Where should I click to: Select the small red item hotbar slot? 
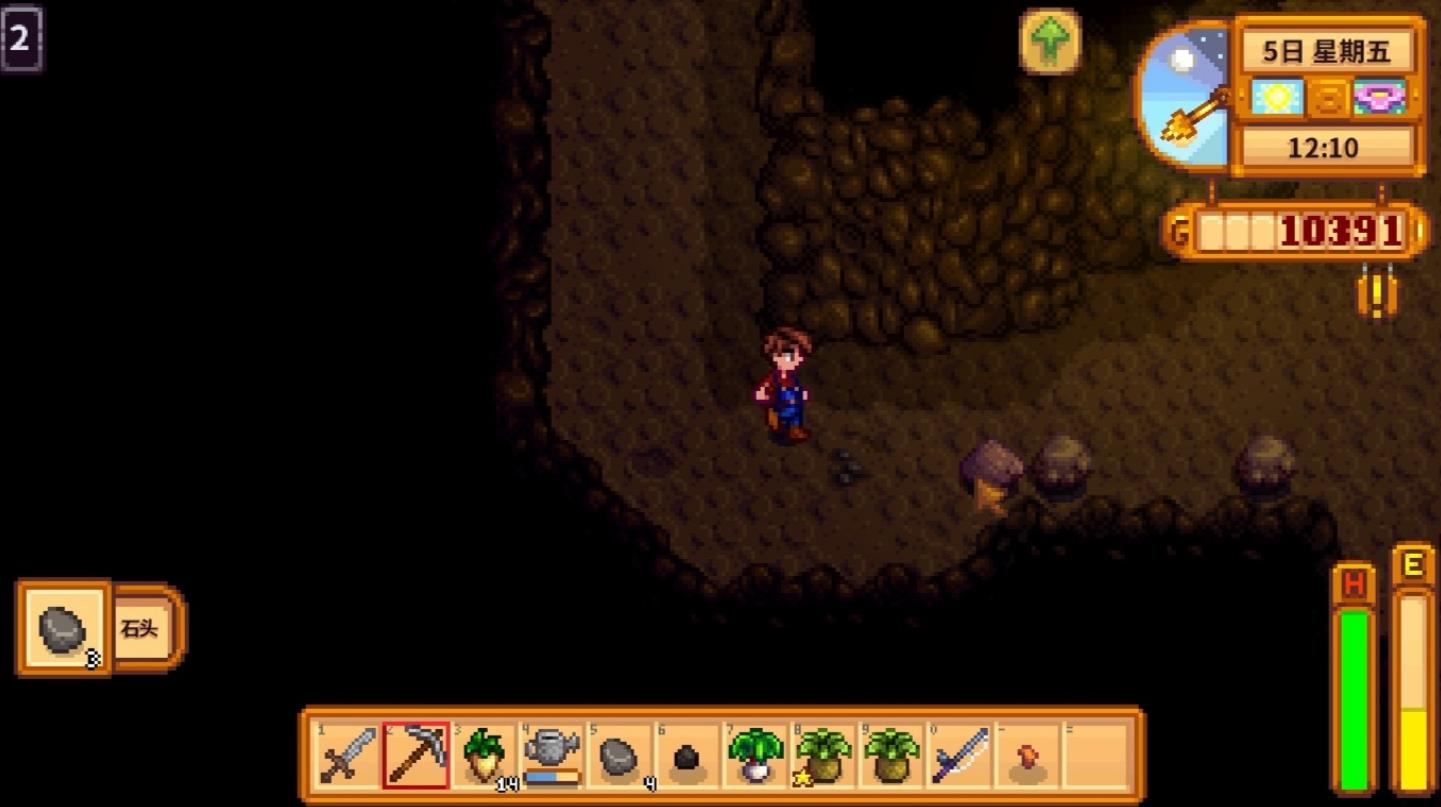[x=1027, y=756]
